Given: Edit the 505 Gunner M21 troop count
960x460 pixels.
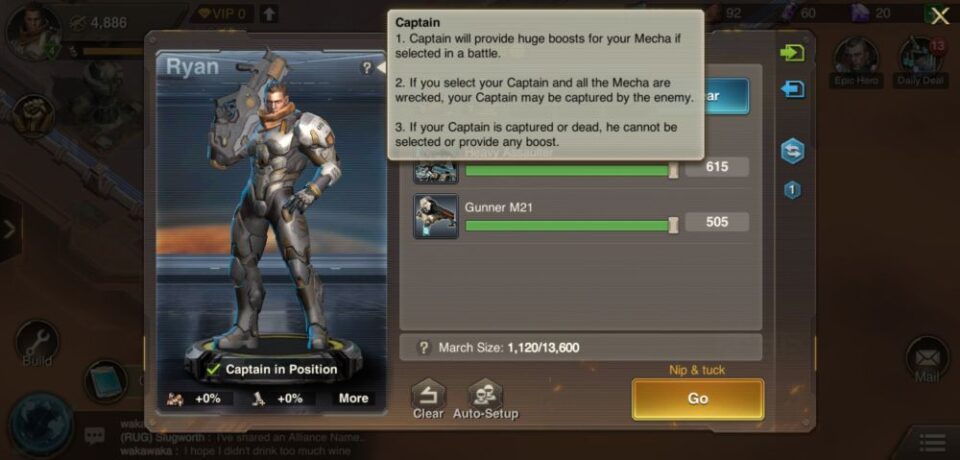Looking at the screenshot, I should coord(717,222).
